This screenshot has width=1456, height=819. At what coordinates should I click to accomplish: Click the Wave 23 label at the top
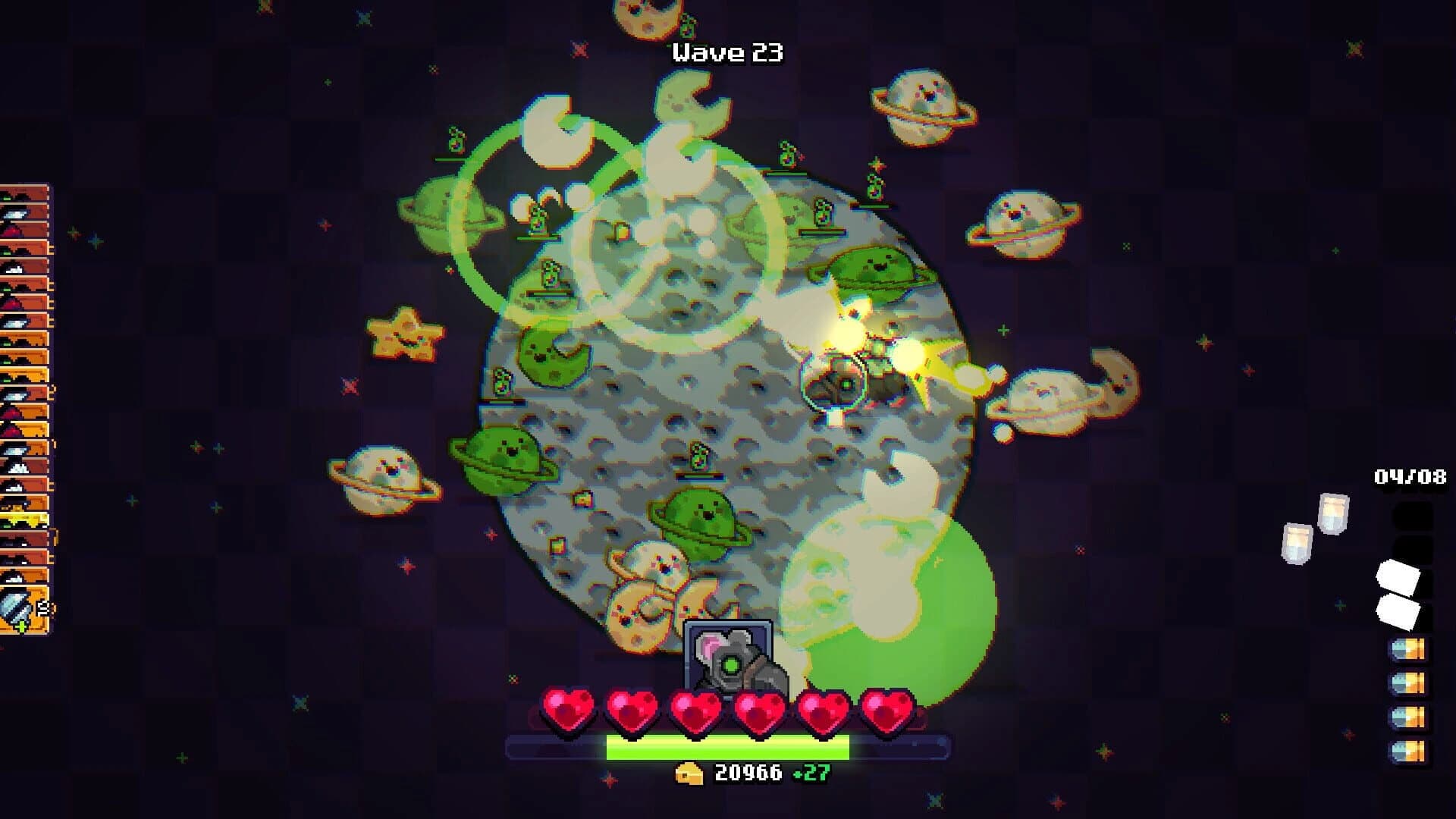pos(726,52)
